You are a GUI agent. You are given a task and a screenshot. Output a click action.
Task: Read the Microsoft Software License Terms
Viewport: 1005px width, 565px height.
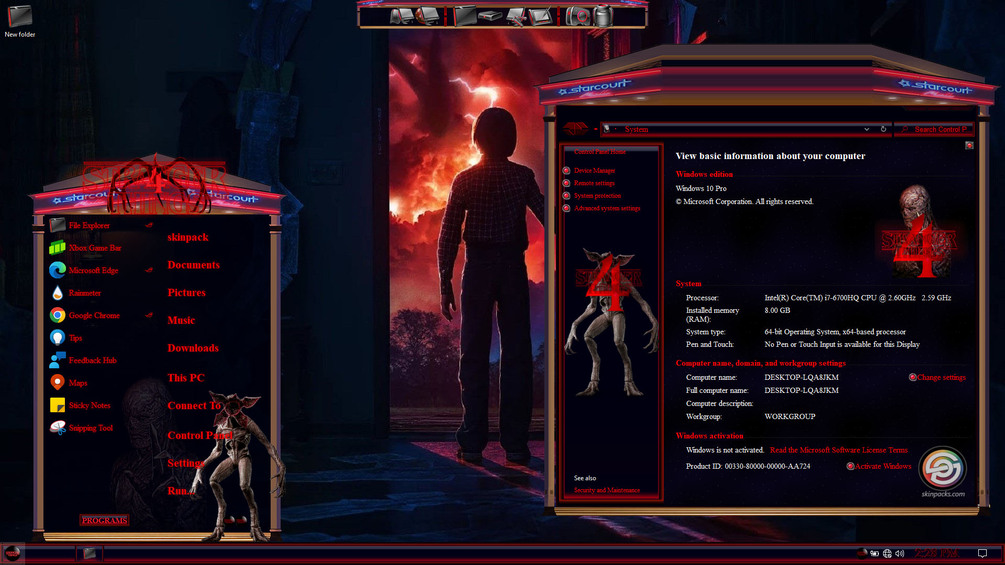click(x=838, y=451)
